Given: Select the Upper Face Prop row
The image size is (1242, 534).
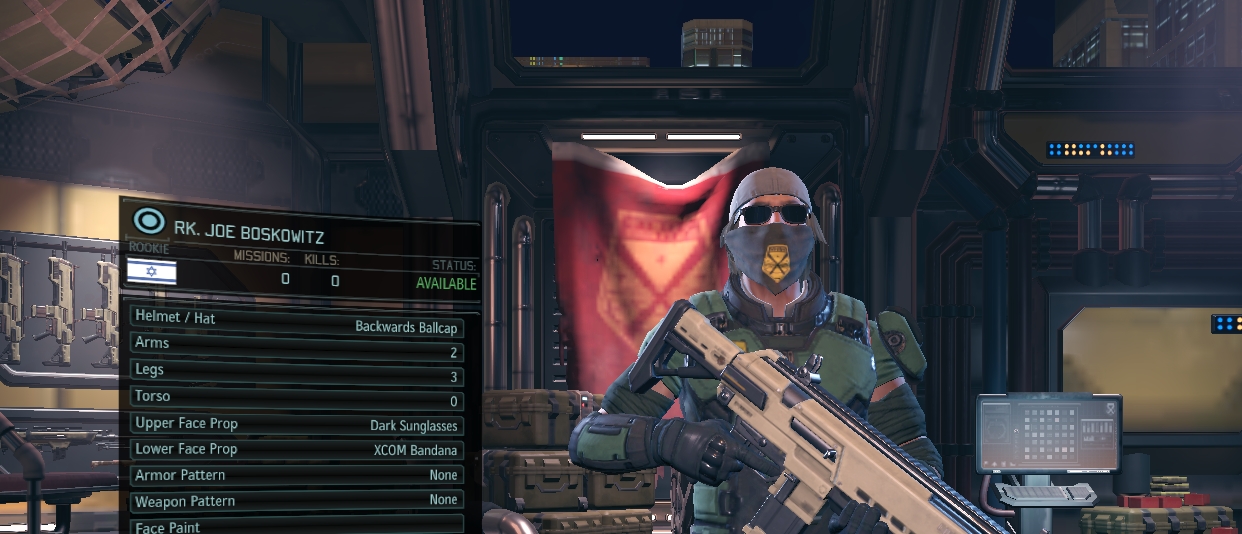Looking at the screenshot, I should (297, 424).
